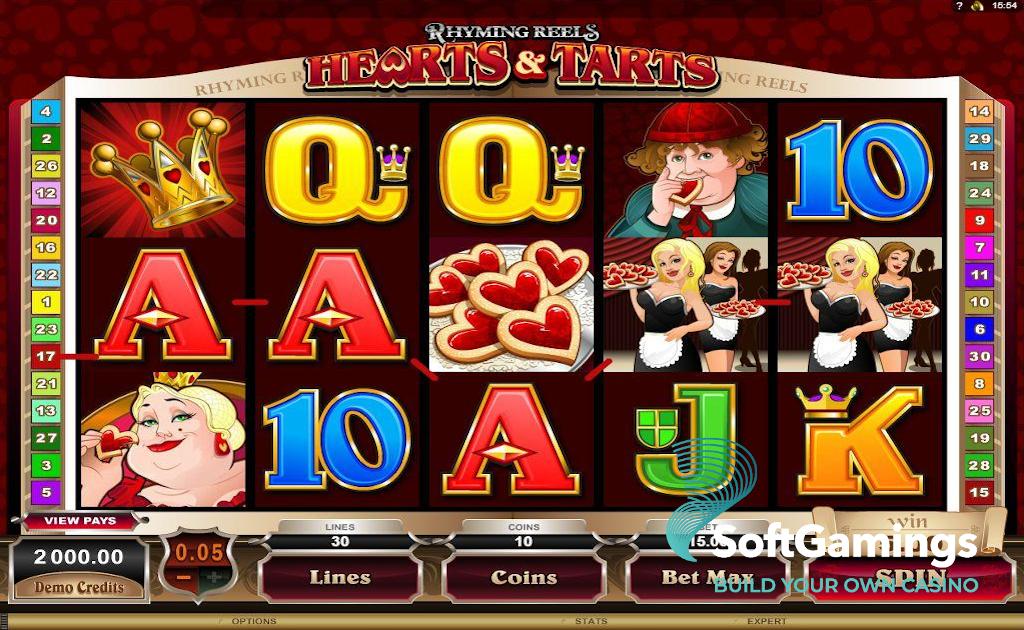Select payline 30 marker
Viewport: 1024px width, 630px height.
tap(979, 356)
